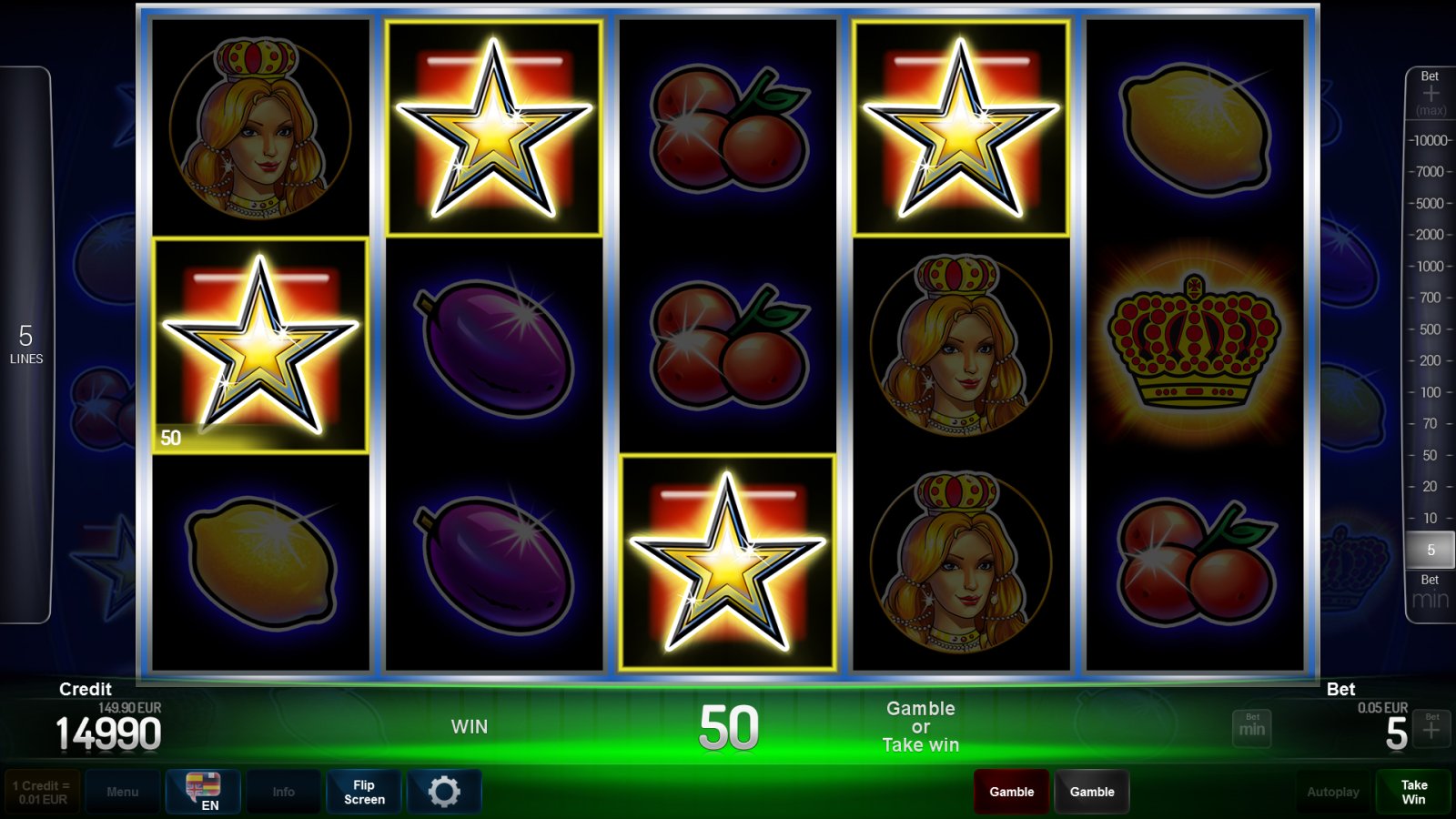Image resolution: width=1456 pixels, height=819 pixels.
Task: Open the Menu
Action: coord(123,791)
